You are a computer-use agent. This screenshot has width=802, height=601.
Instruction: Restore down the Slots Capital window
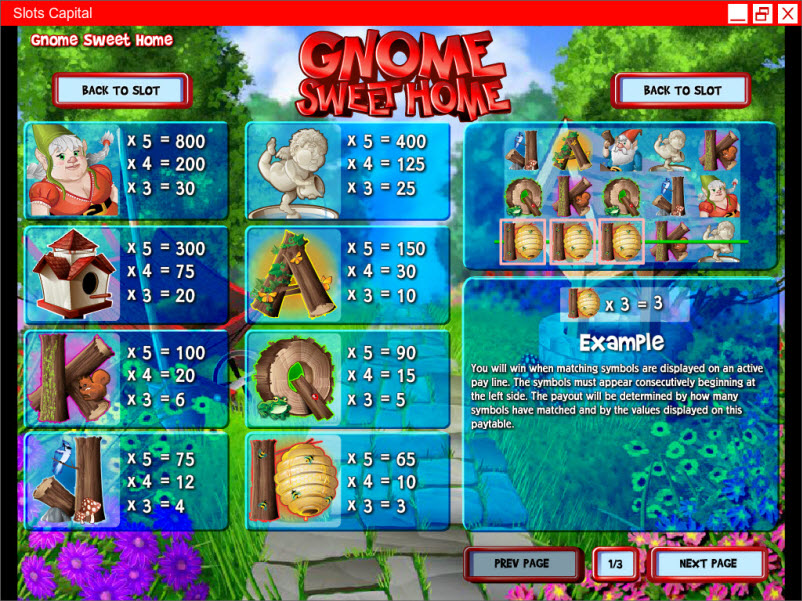[x=762, y=13]
